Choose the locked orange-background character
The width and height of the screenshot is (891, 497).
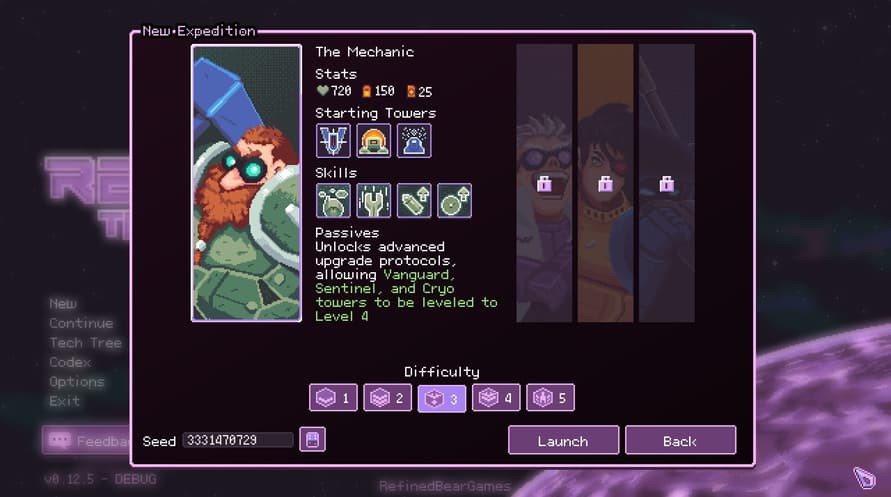(x=605, y=183)
